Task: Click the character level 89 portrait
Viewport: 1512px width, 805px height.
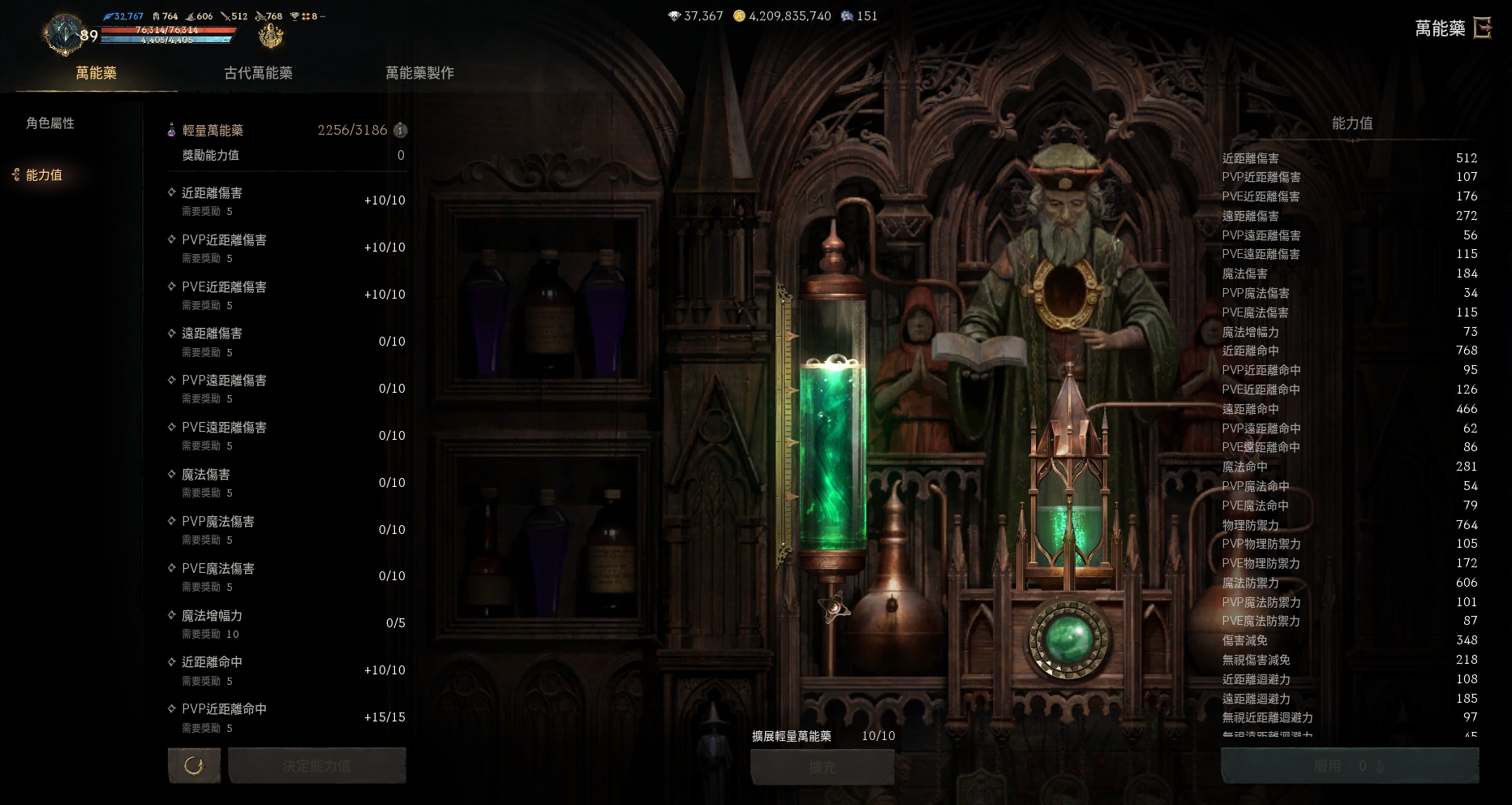Action: pyautogui.click(x=65, y=34)
